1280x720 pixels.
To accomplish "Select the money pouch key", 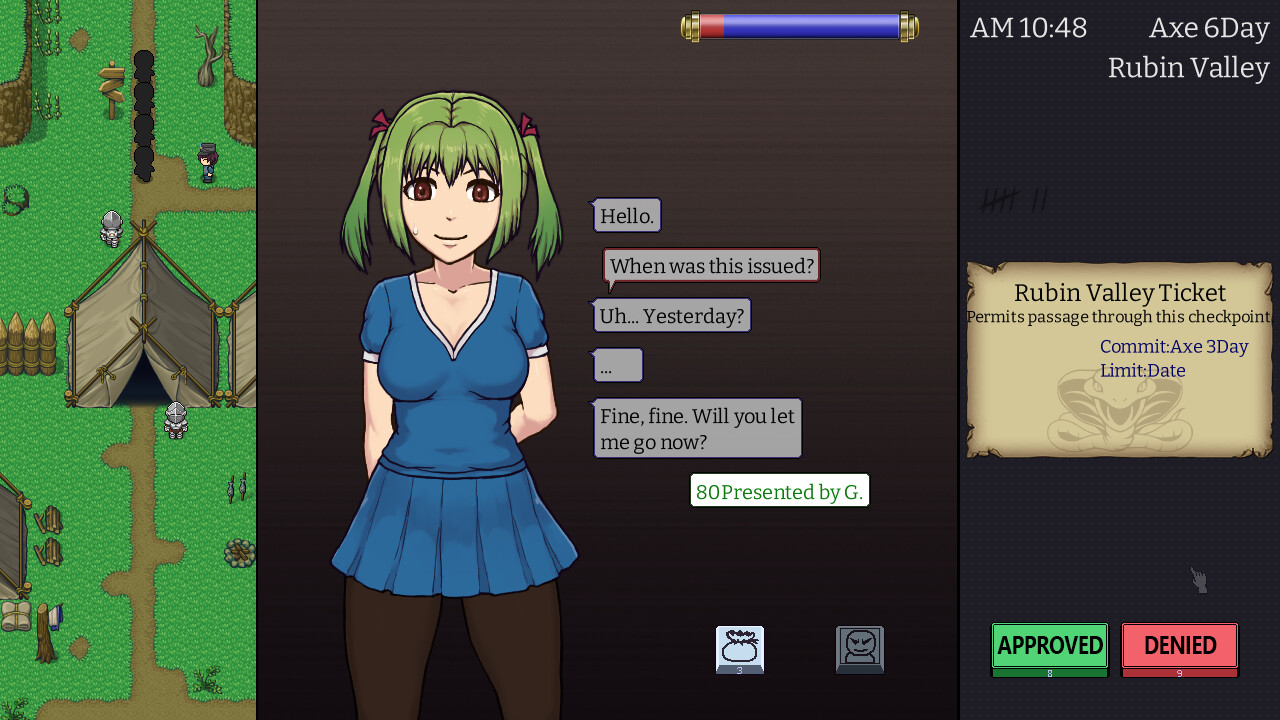I will (x=740, y=648).
